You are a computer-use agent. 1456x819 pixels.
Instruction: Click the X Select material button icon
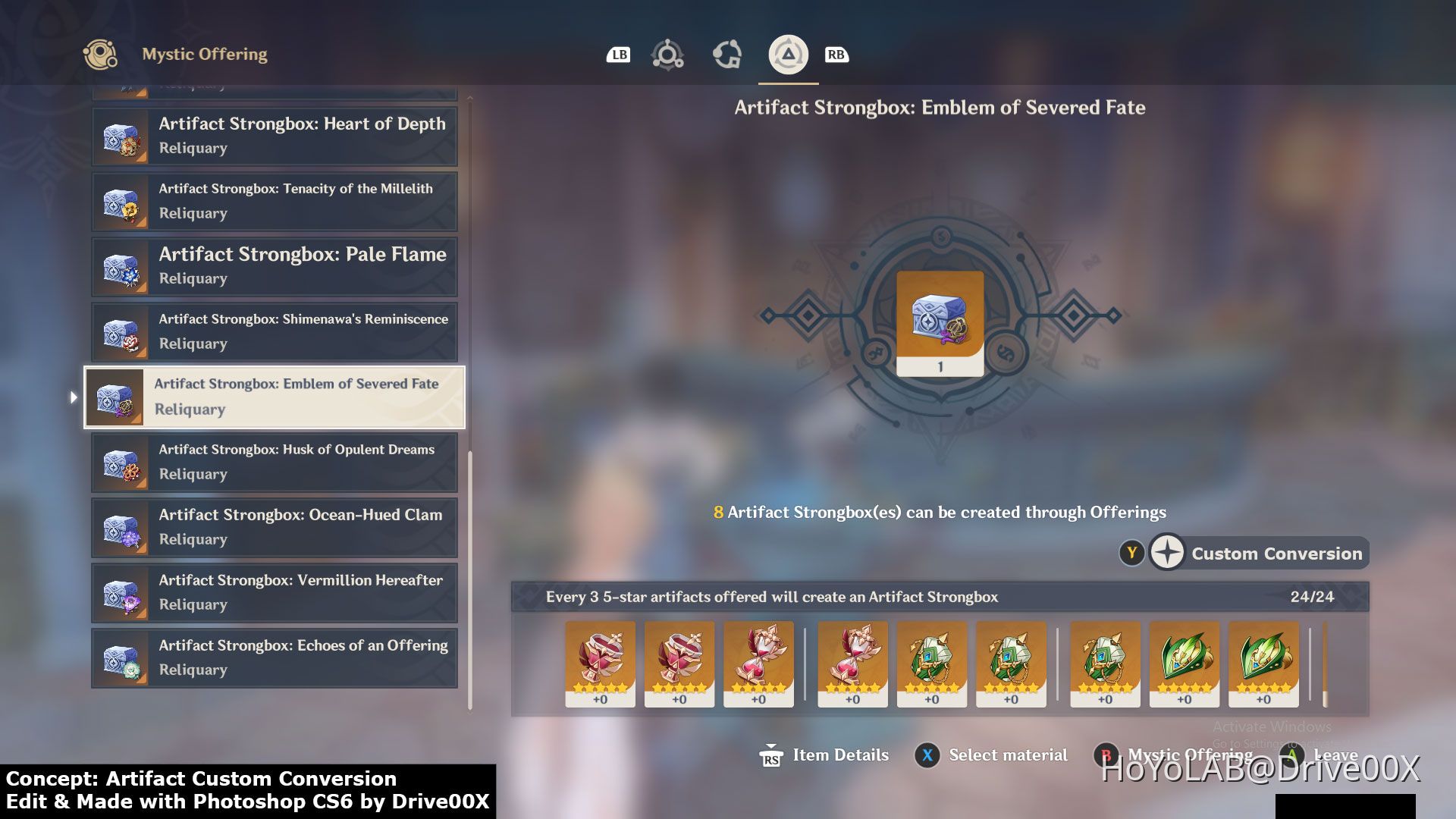point(927,755)
